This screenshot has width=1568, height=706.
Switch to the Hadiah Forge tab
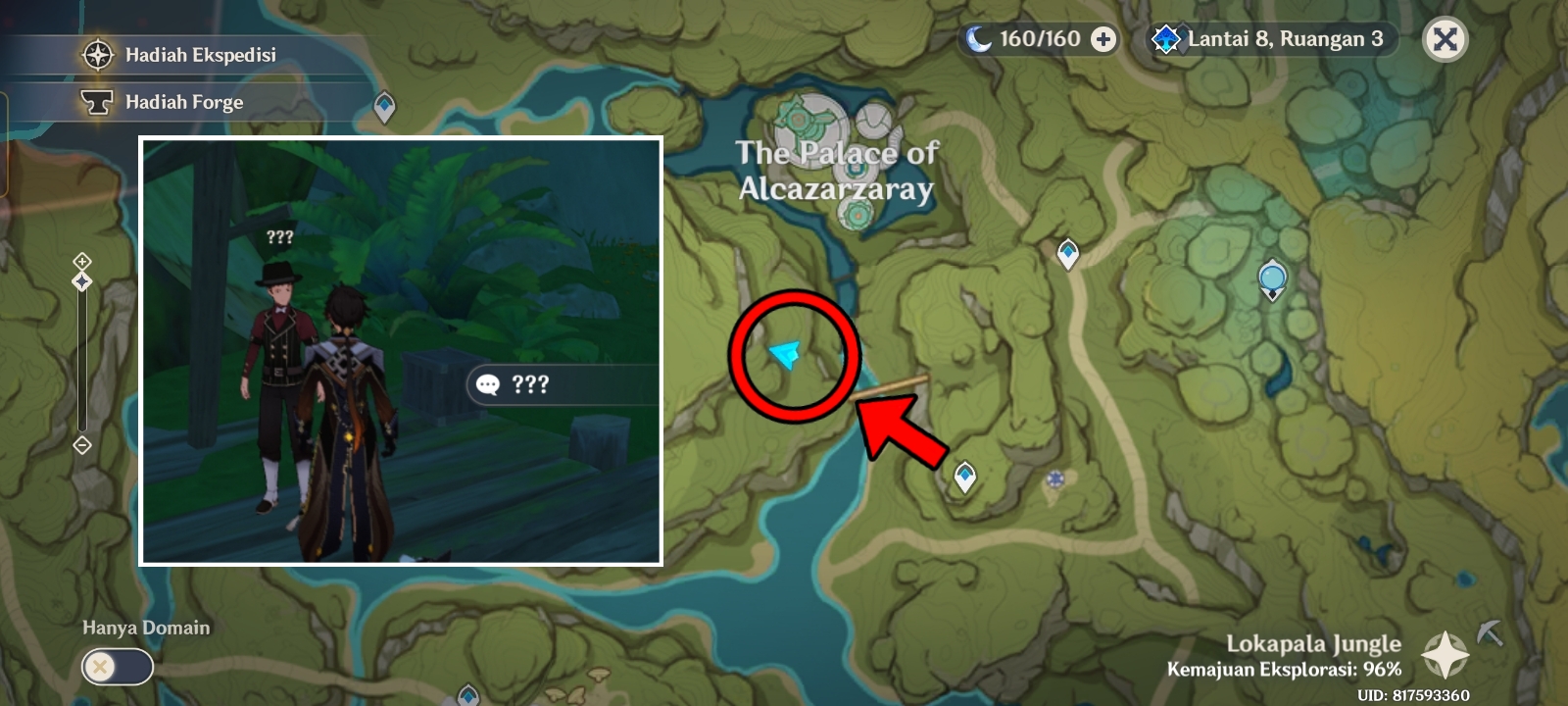point(181,102)
